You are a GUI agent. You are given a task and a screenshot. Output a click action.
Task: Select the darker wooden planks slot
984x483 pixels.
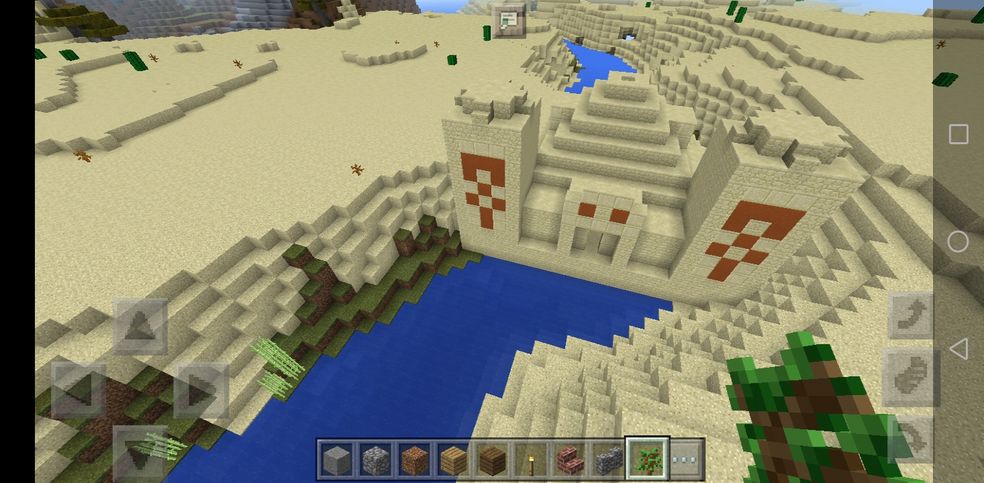click(491, 459)
